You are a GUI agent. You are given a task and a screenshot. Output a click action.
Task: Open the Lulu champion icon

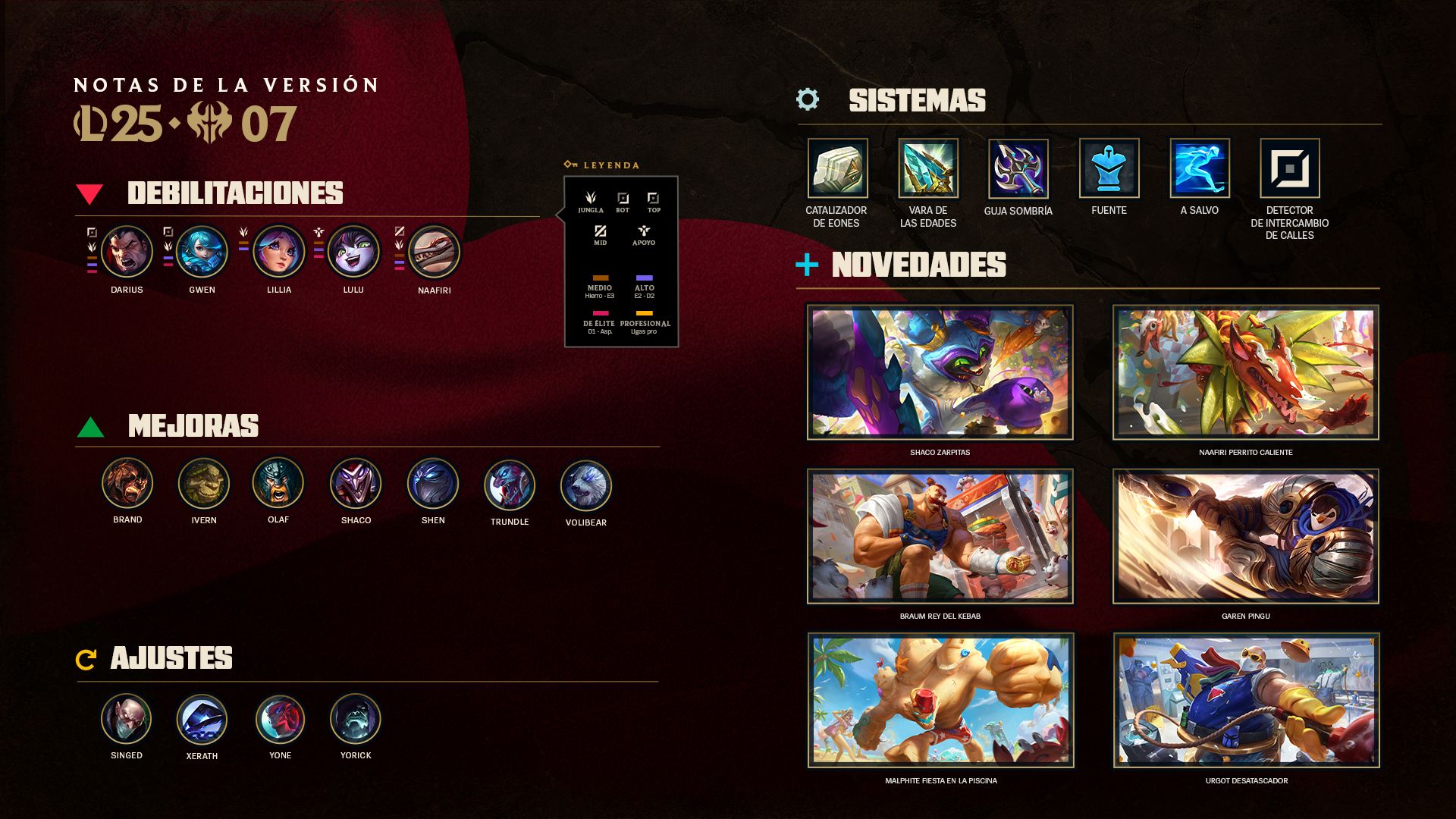click(x=353, y=252)
